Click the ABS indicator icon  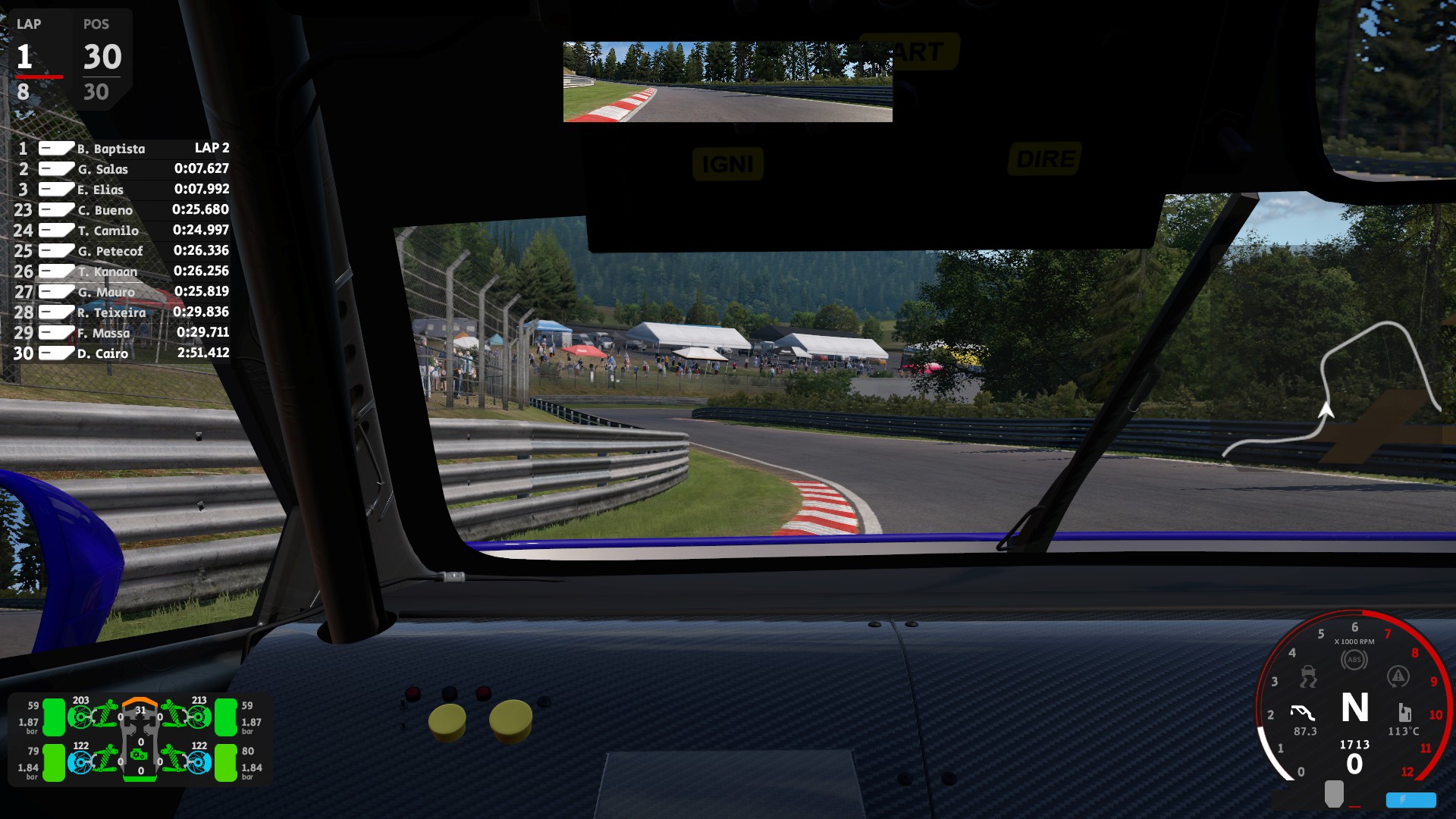[1354, 660]
